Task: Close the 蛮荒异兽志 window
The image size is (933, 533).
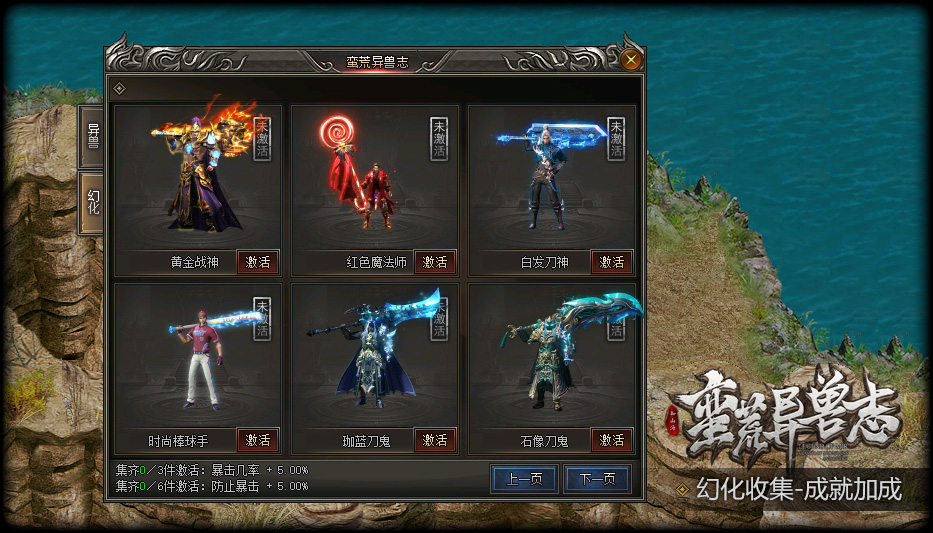Action: pyautogui.click(x=631, y=60)
